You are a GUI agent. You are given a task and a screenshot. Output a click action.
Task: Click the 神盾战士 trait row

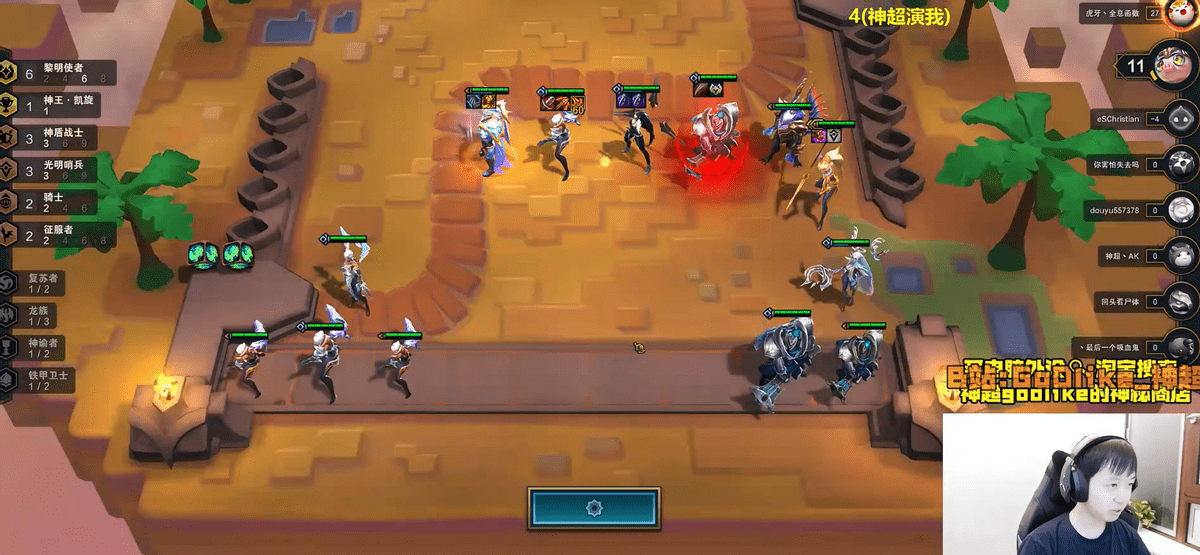(x=60, y=137)
